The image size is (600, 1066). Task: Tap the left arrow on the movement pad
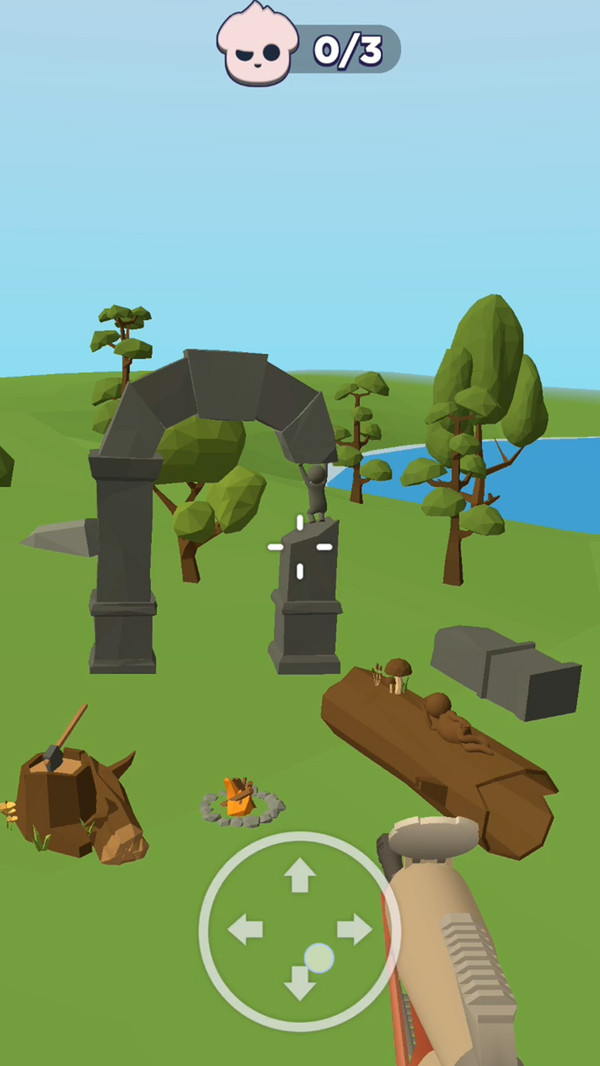tap(245, 930)
